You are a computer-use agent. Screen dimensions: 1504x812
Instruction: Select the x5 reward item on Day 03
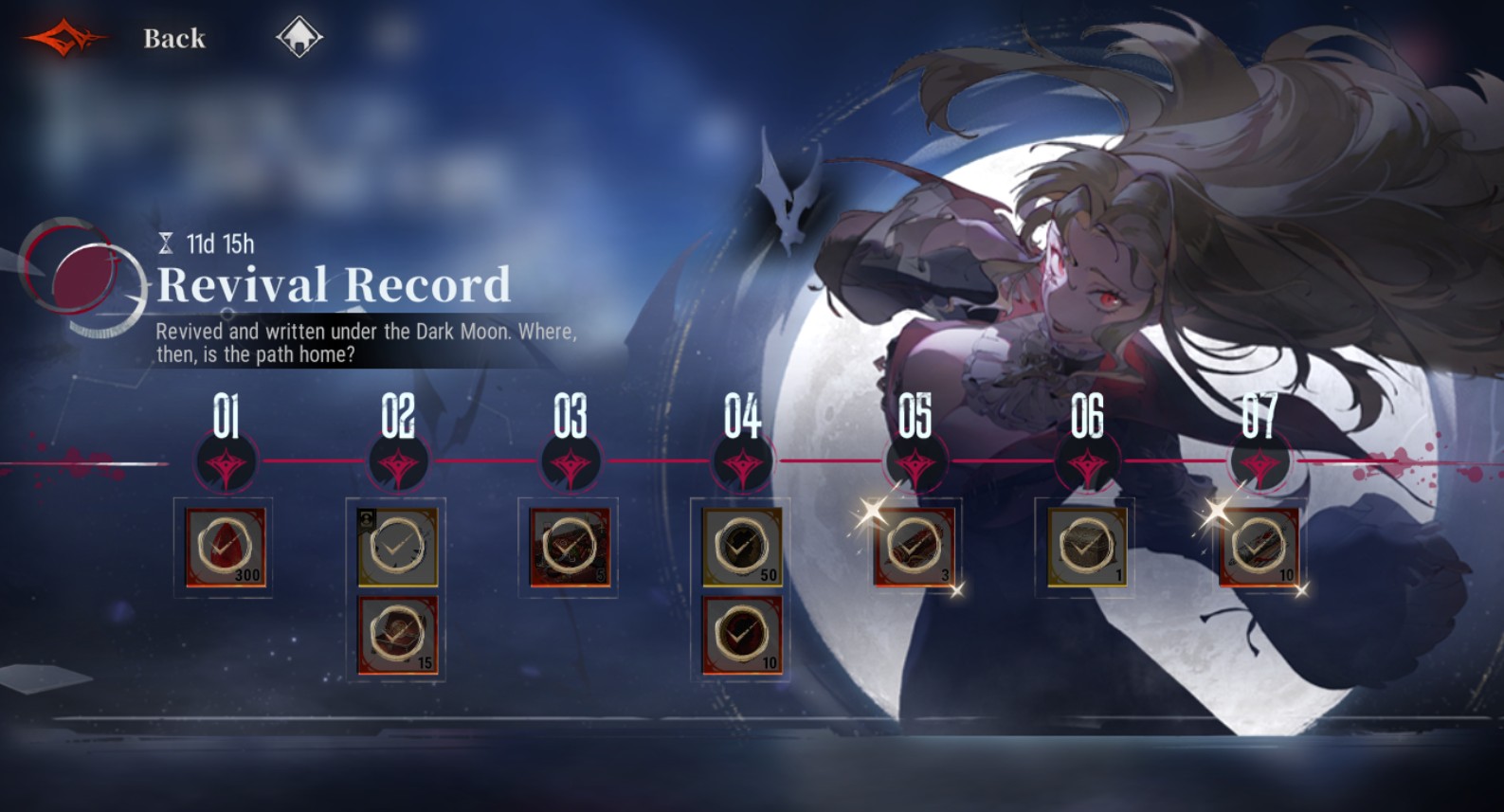pyautogui.click(x=570, y=545)
